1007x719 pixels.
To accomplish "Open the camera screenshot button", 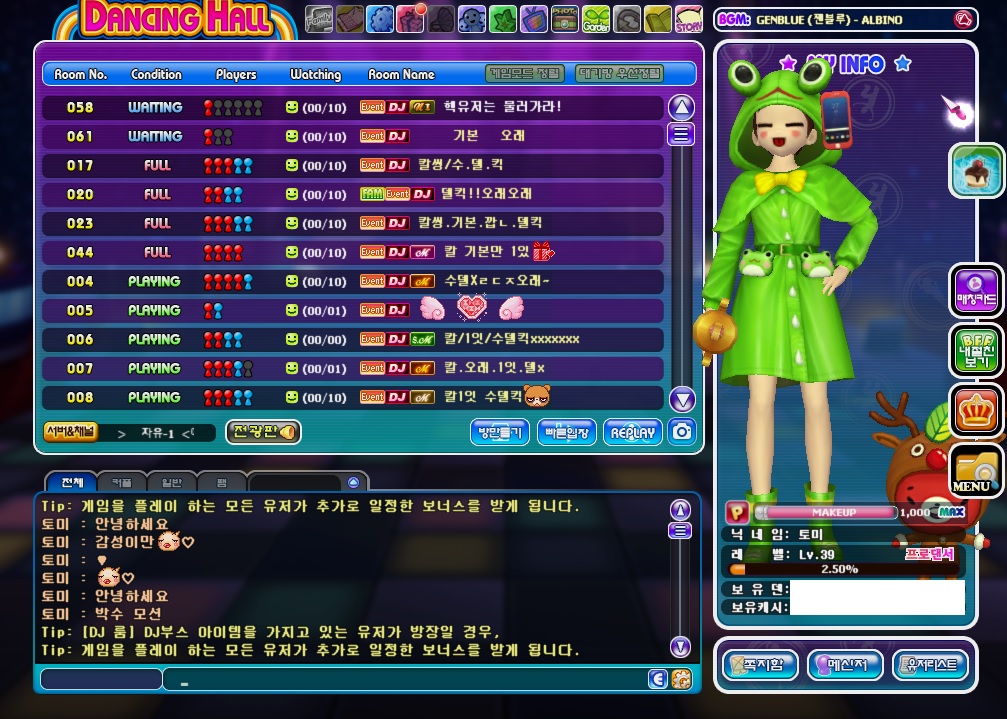I will pyautogui.click(x=682, y=432).
